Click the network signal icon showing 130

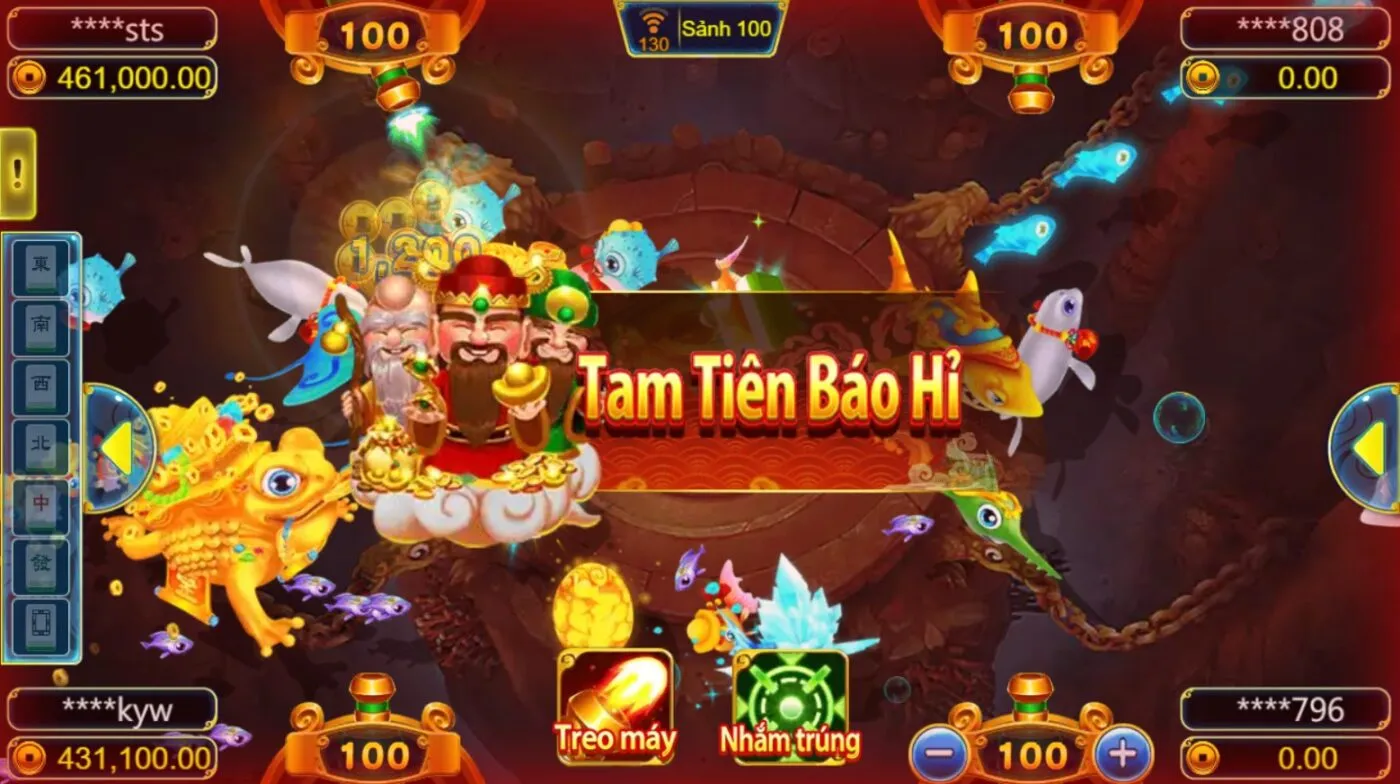click(x=652, y=28)
